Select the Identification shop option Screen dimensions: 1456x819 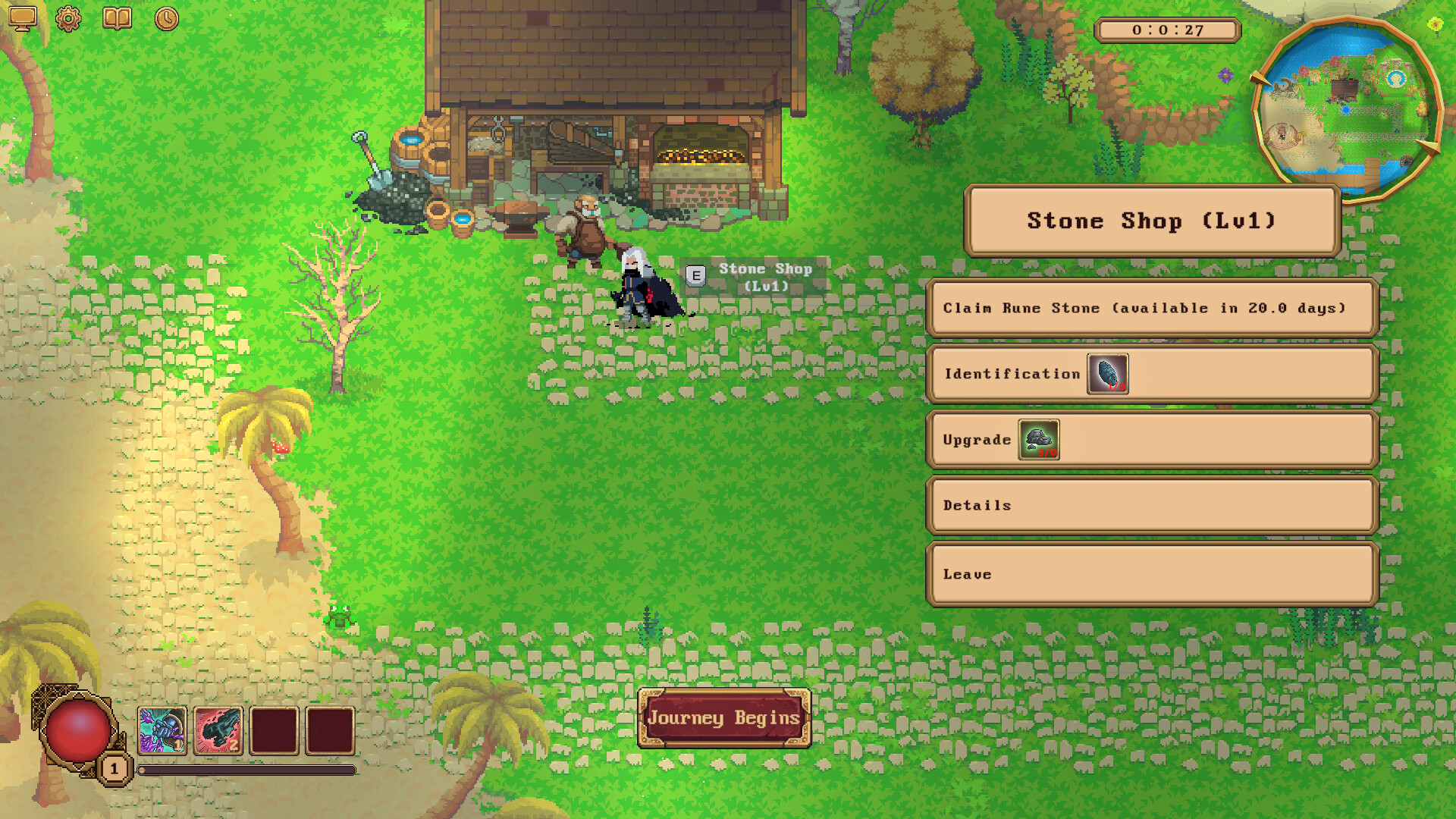pos(1151,374)
